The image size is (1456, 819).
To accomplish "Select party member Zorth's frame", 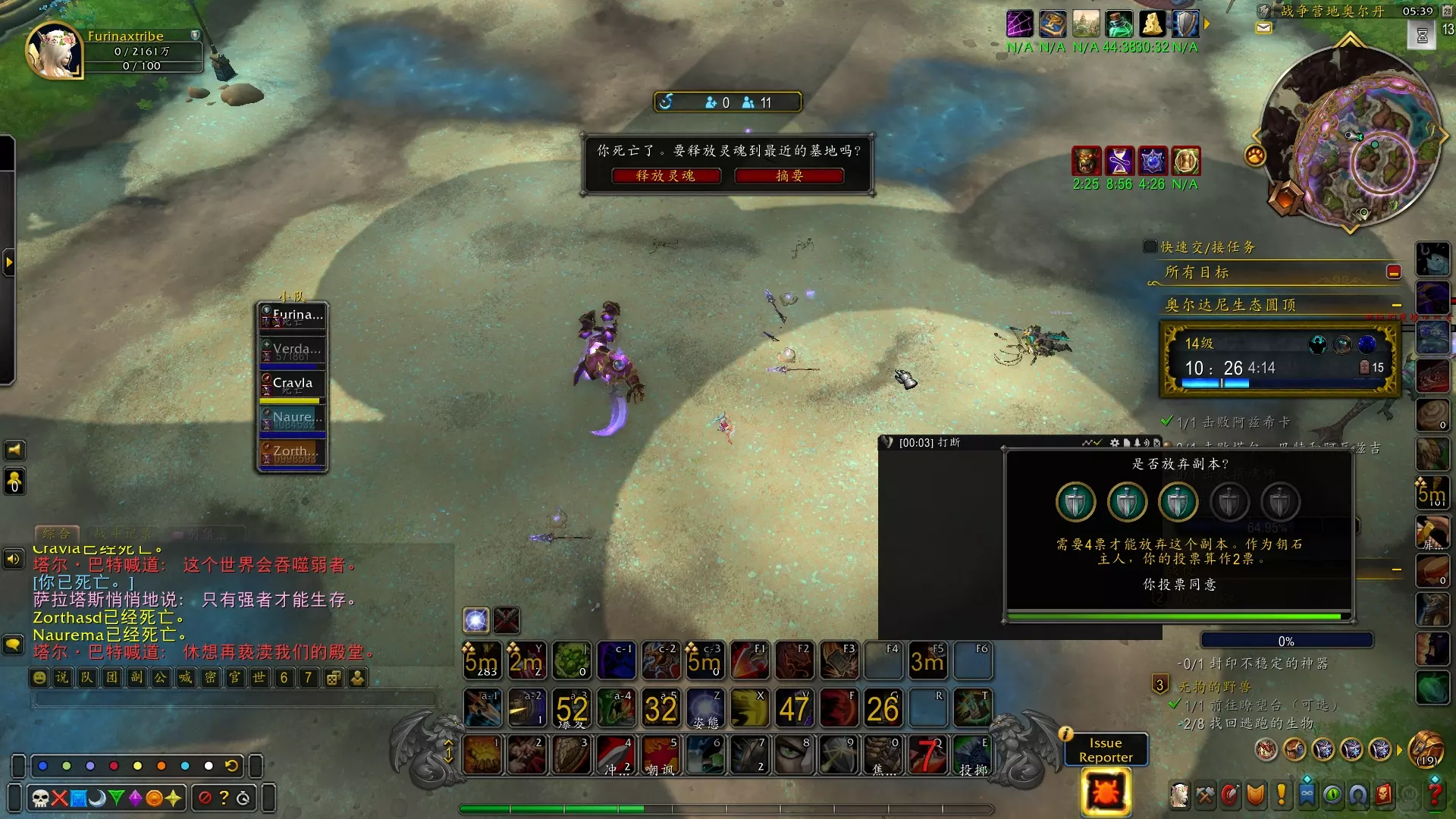I will tap(293, 453).
